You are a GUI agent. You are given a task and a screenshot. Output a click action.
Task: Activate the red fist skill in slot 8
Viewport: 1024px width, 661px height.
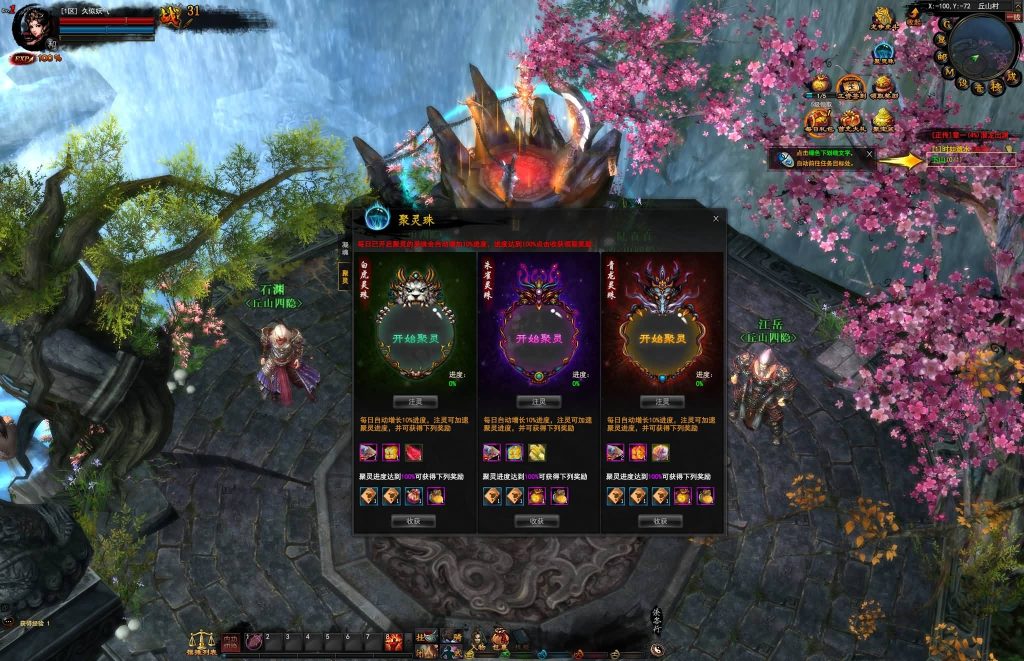394,642
